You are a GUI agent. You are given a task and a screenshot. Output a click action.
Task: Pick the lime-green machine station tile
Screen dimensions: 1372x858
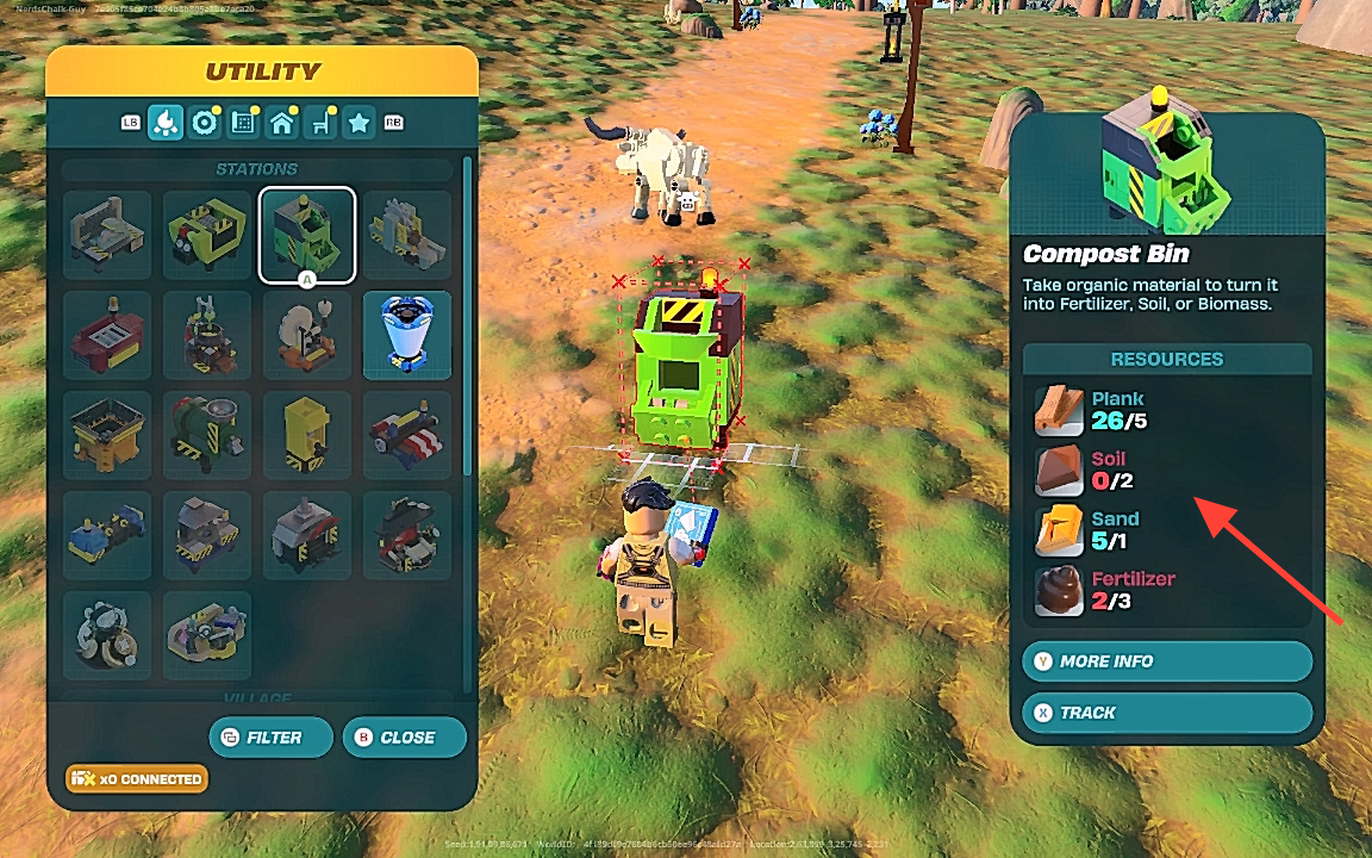(207, 235)
